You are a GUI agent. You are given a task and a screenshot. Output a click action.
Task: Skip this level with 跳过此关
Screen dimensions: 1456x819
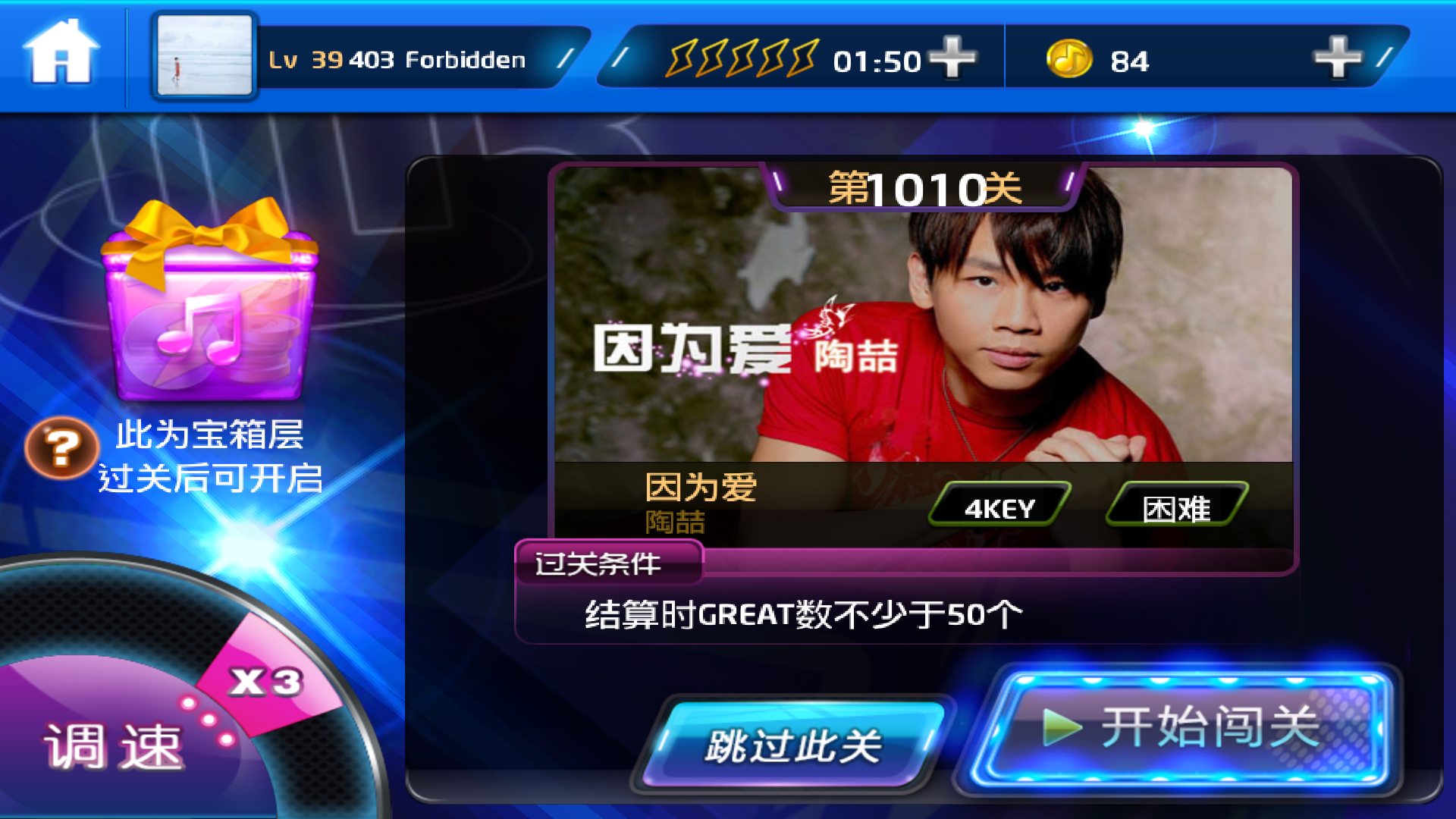pos(793,745)
